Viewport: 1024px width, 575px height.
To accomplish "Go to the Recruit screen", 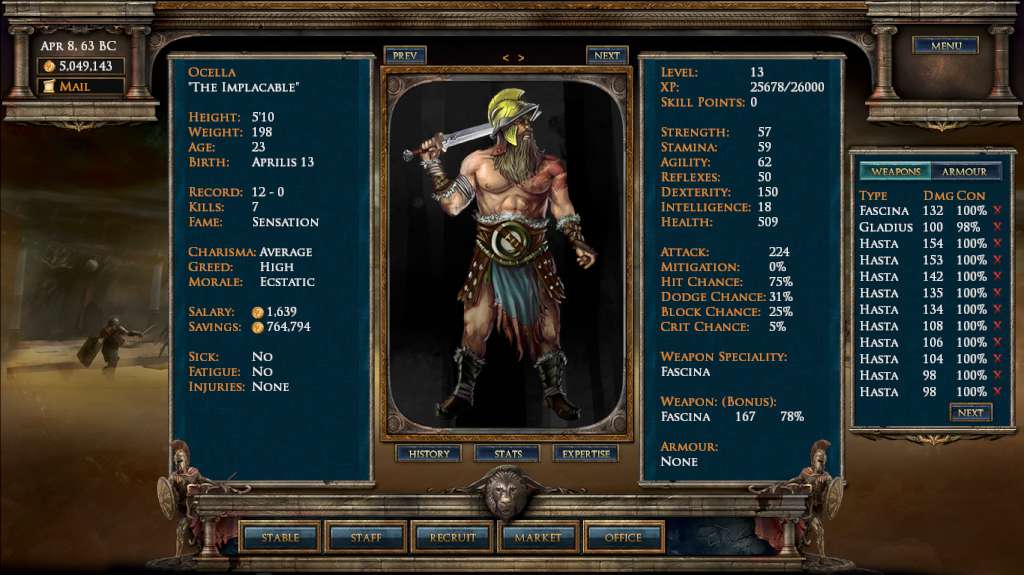I will click(x=452, y=537).
